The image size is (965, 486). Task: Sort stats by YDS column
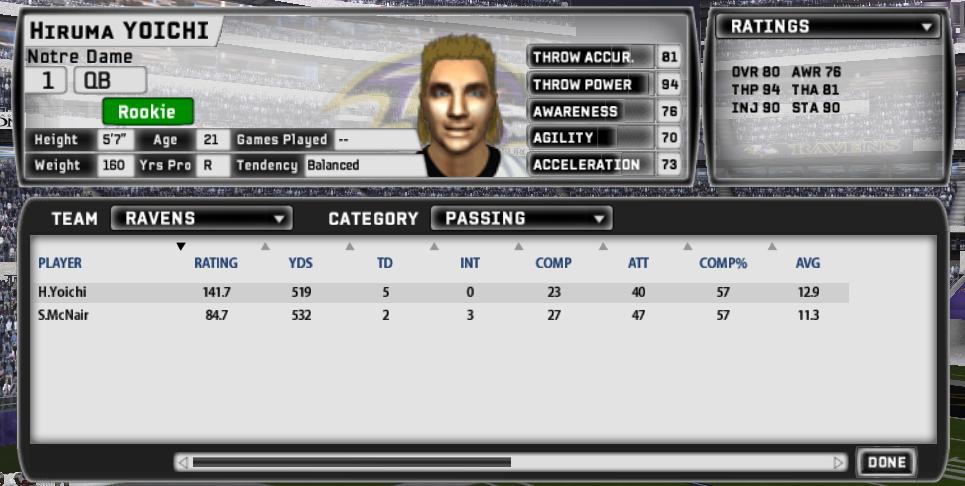[x=300, y=263]
